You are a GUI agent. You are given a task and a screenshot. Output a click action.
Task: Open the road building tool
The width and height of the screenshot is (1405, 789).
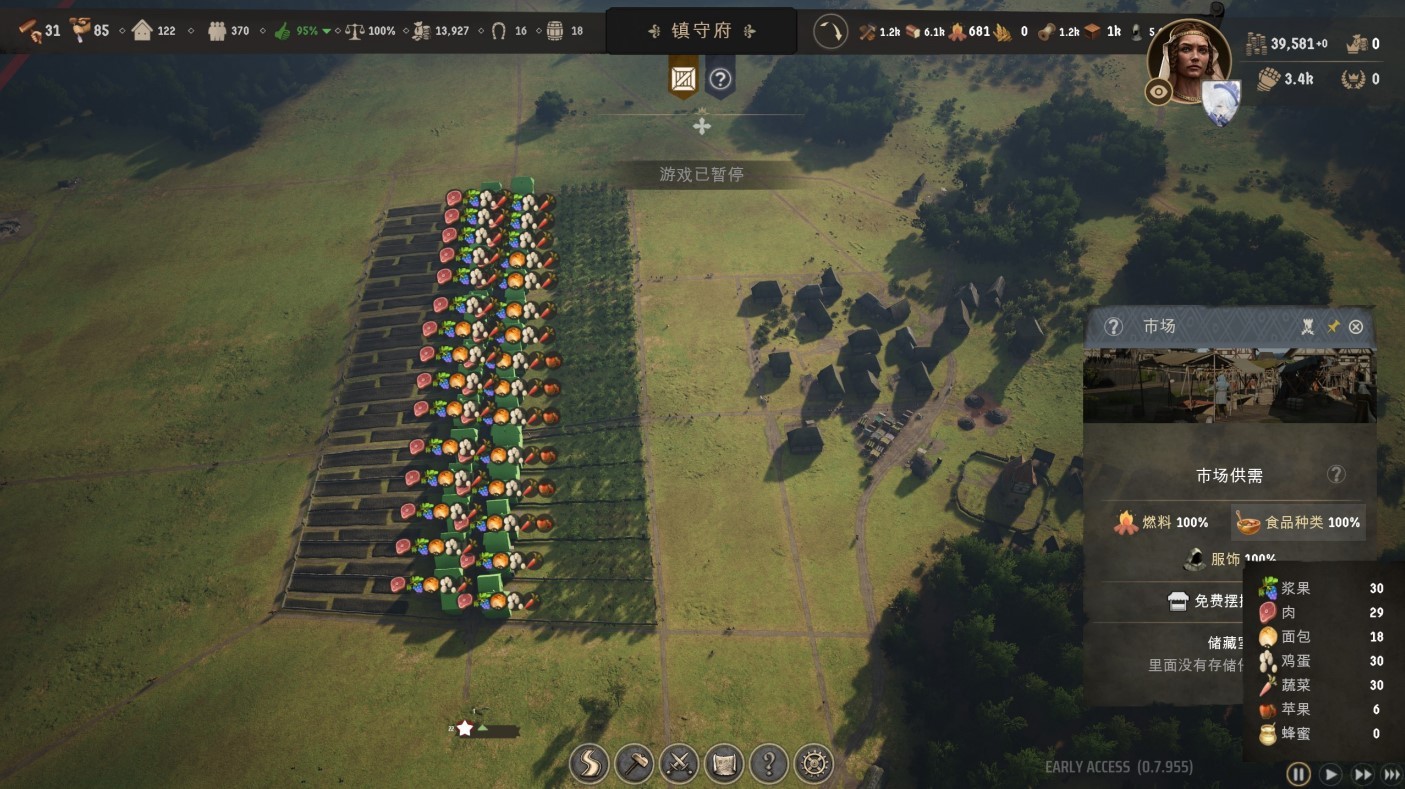[589, 765]
